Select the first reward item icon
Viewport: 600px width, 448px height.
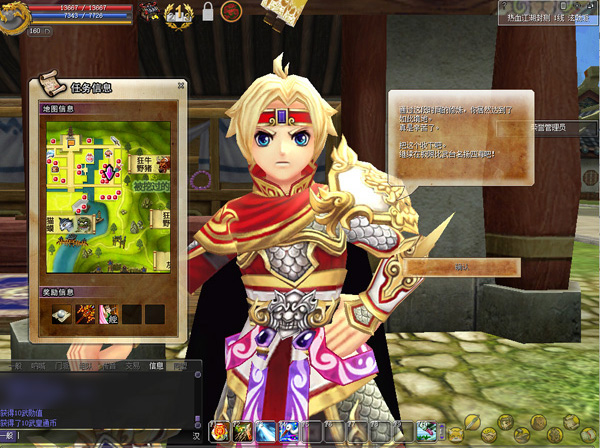click(x=62, y=314)
